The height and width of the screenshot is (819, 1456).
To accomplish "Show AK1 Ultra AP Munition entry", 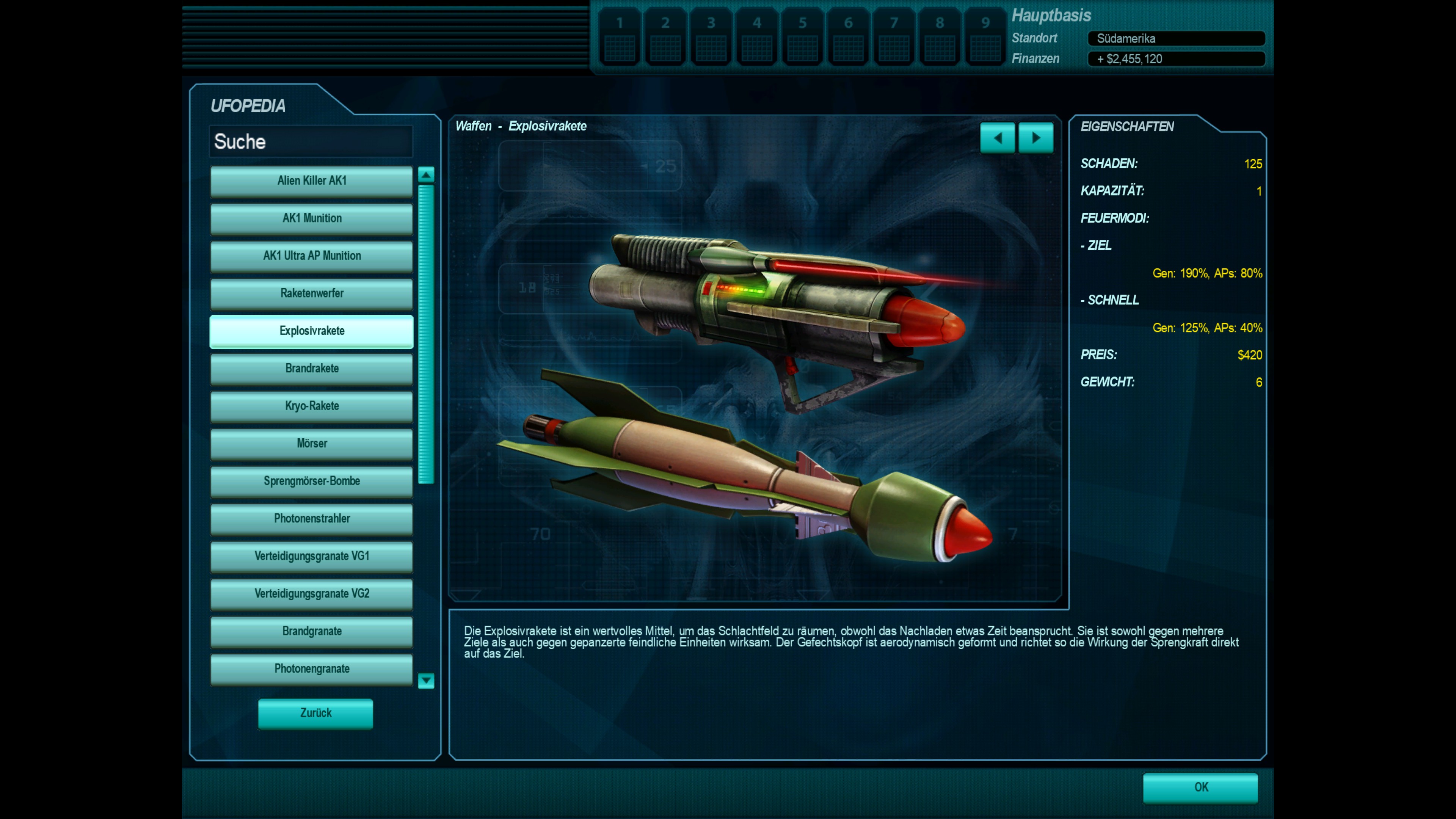I will tap(311, 256).
